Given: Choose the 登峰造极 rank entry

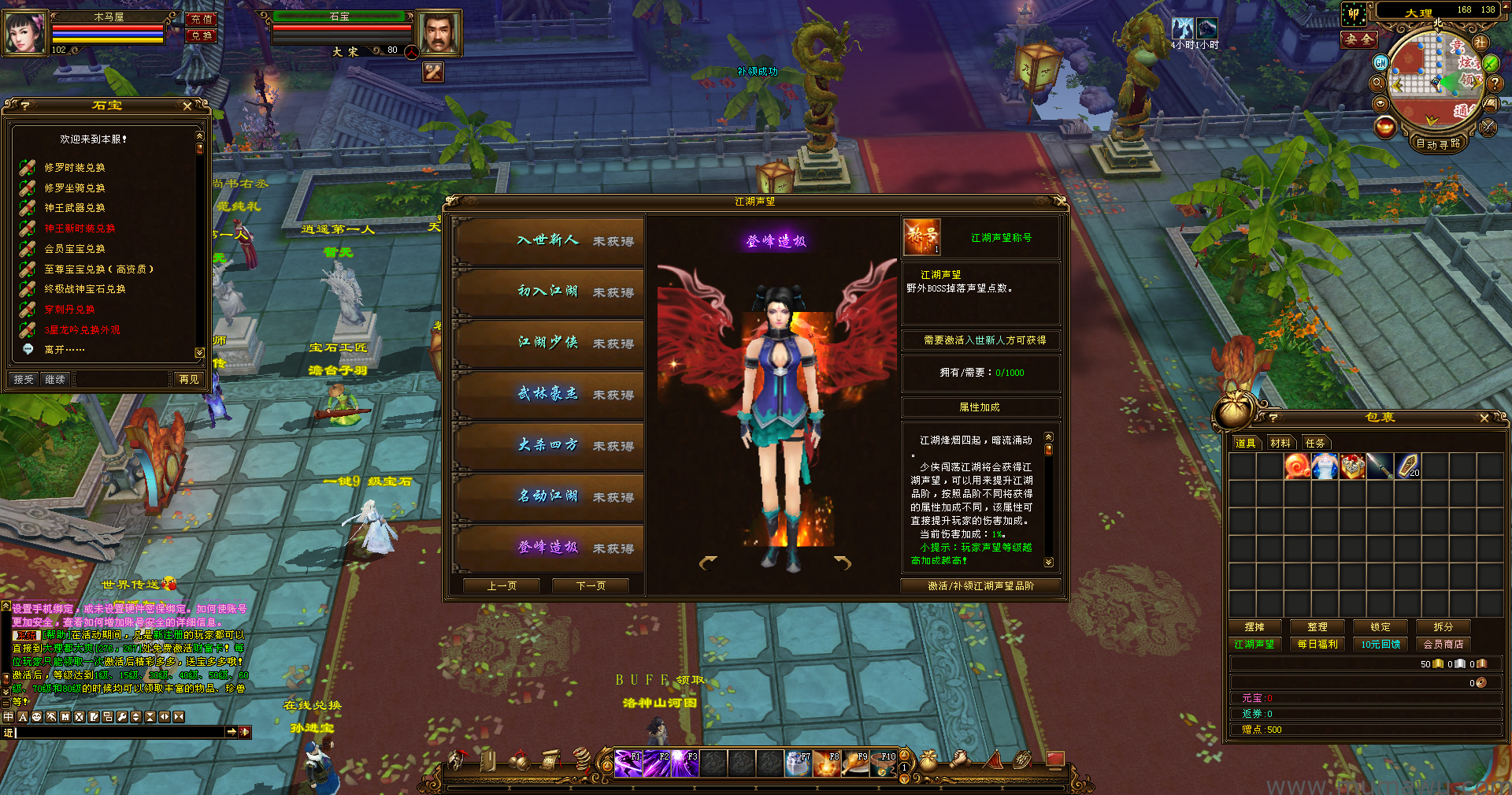Looking at the screenshot, I should pos(549,548).
